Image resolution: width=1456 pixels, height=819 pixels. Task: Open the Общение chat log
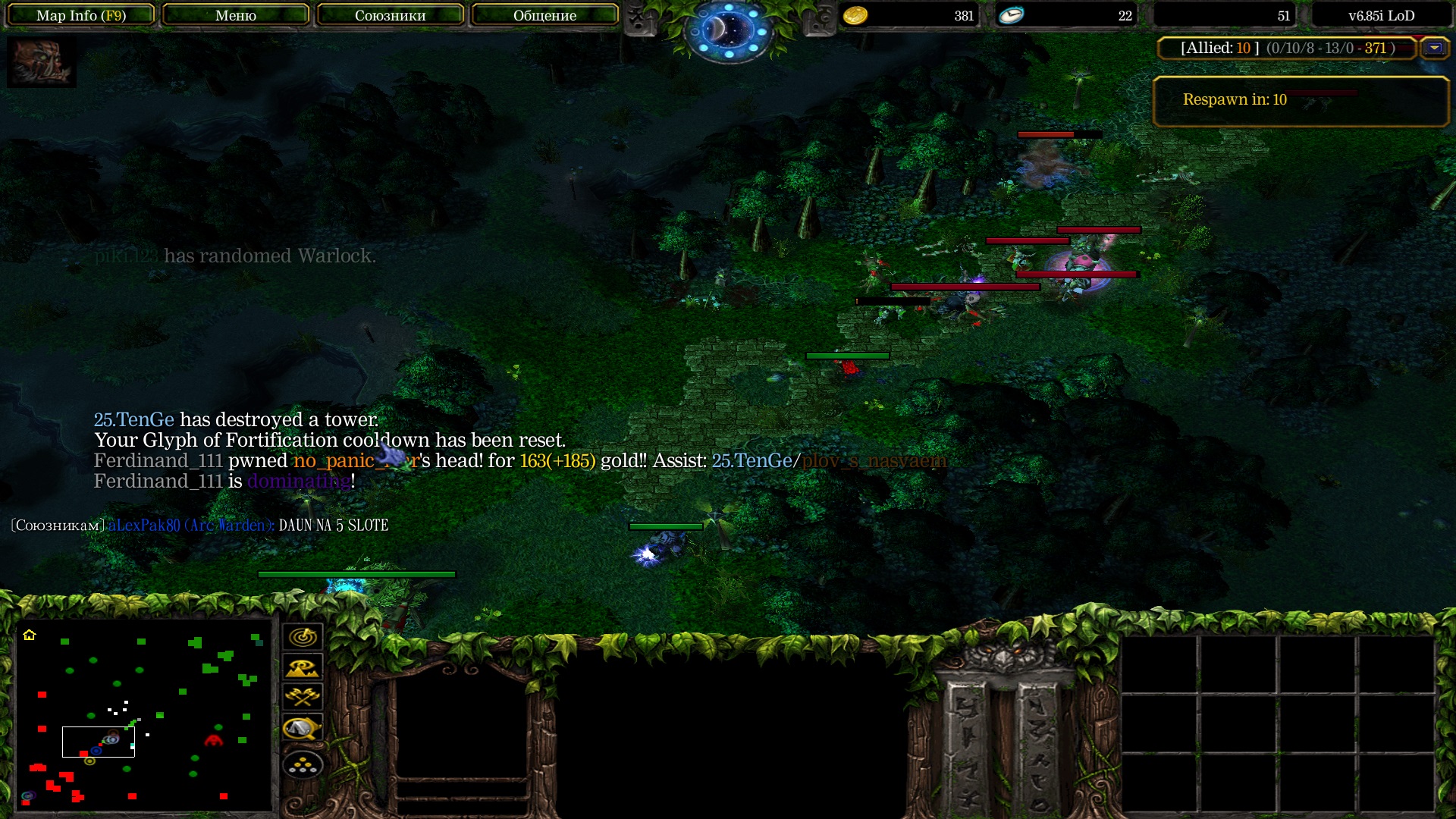click(544, 15)
